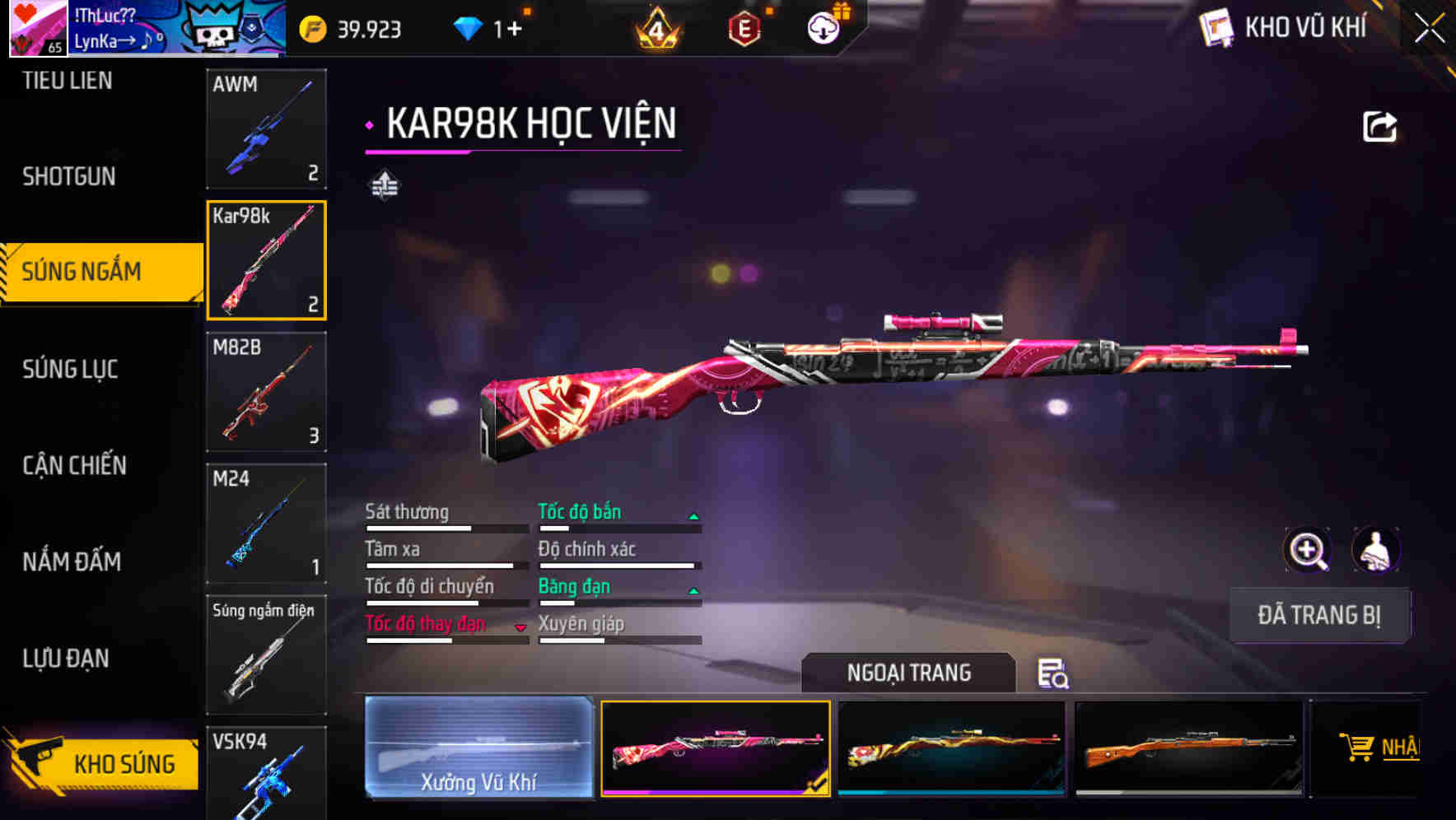Open the Xưởng Vũ Khí panel
The width and height of the screenshot is (1456, 820).
point(478,749)
